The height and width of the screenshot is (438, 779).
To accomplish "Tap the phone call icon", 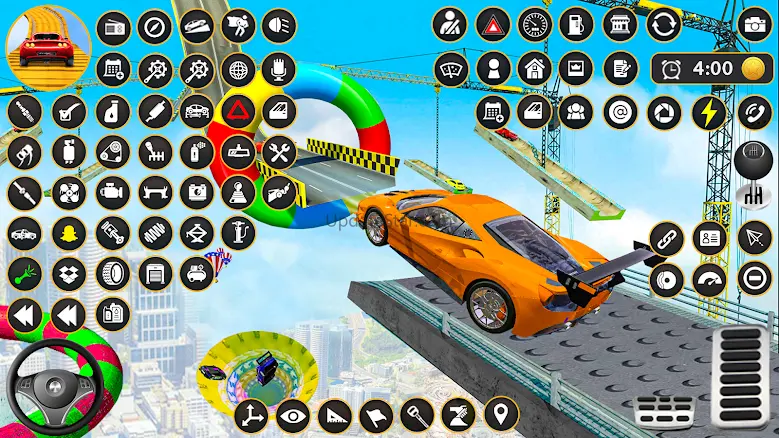I will point(754,112).
